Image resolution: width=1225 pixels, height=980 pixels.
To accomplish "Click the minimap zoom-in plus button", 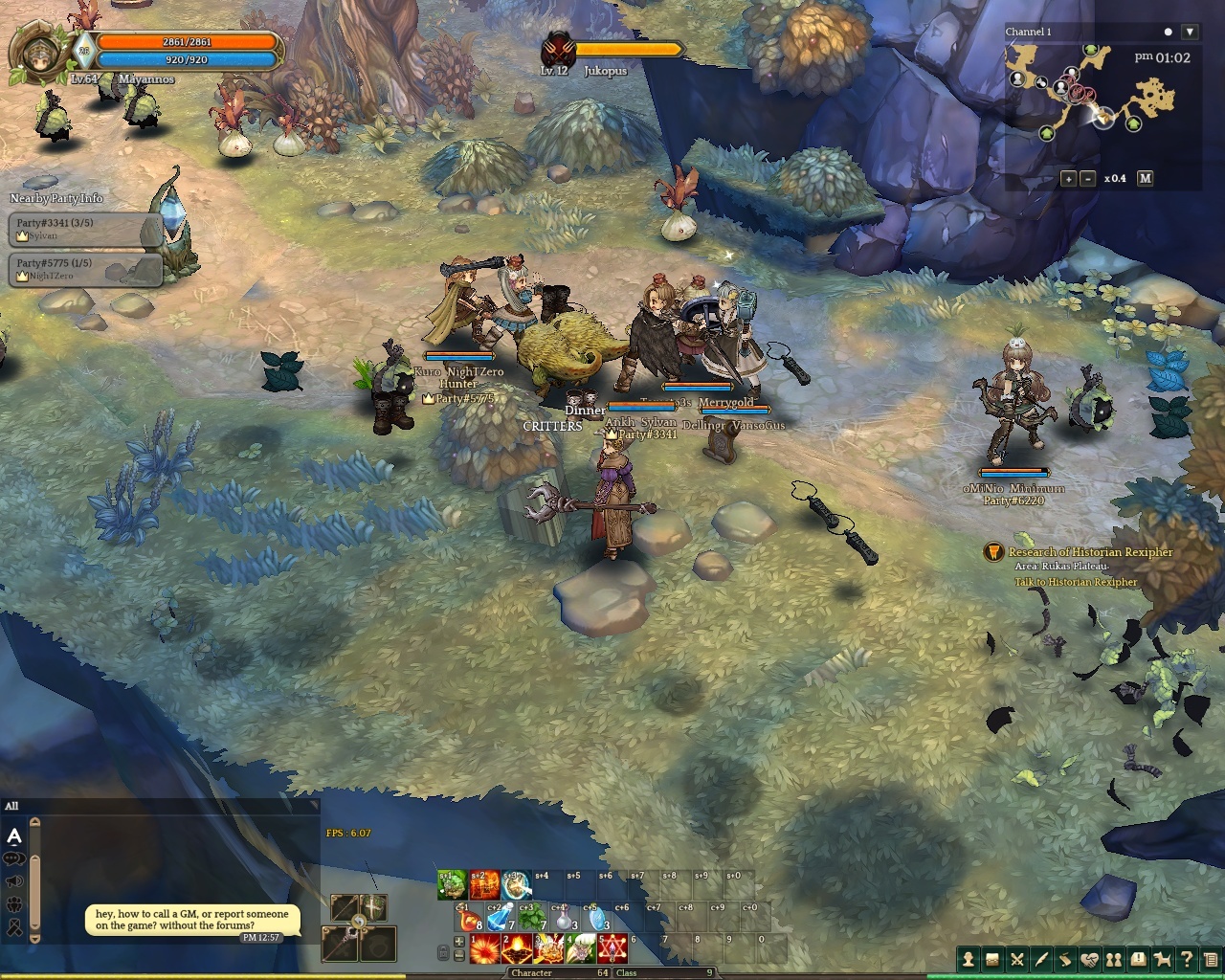I will point(1069,179).
